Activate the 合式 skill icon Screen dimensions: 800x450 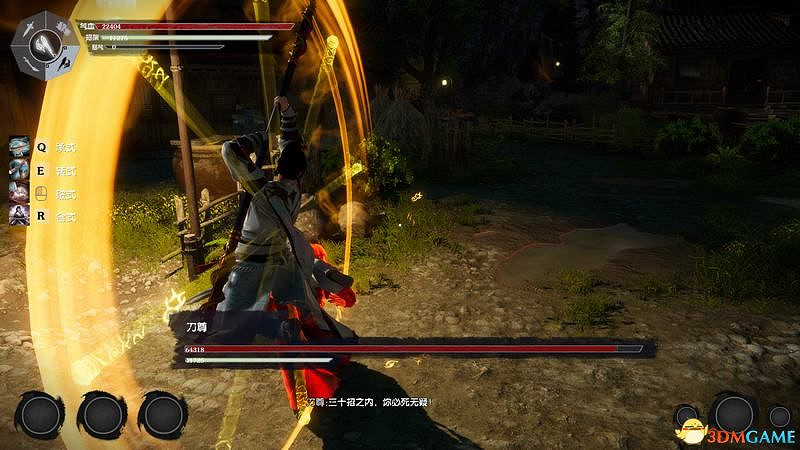tap(20, 215)
